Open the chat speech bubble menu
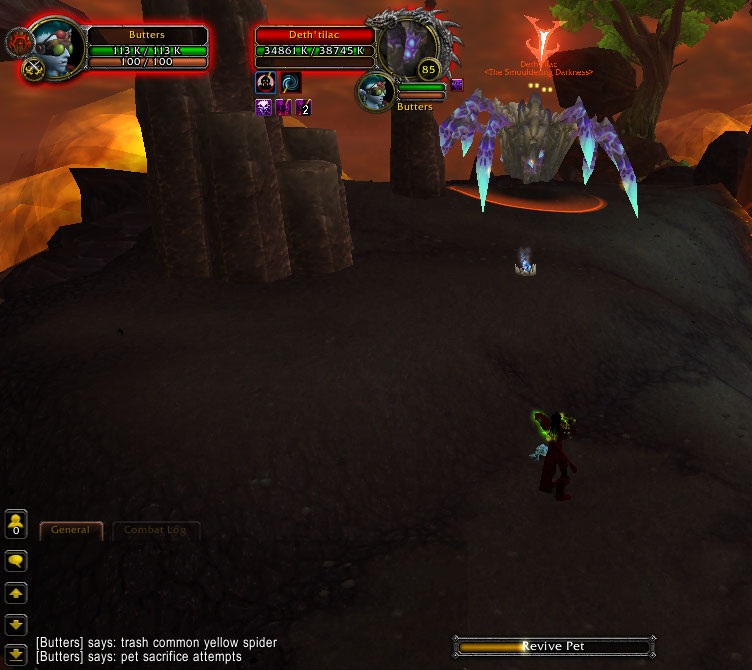 (16, 561)
